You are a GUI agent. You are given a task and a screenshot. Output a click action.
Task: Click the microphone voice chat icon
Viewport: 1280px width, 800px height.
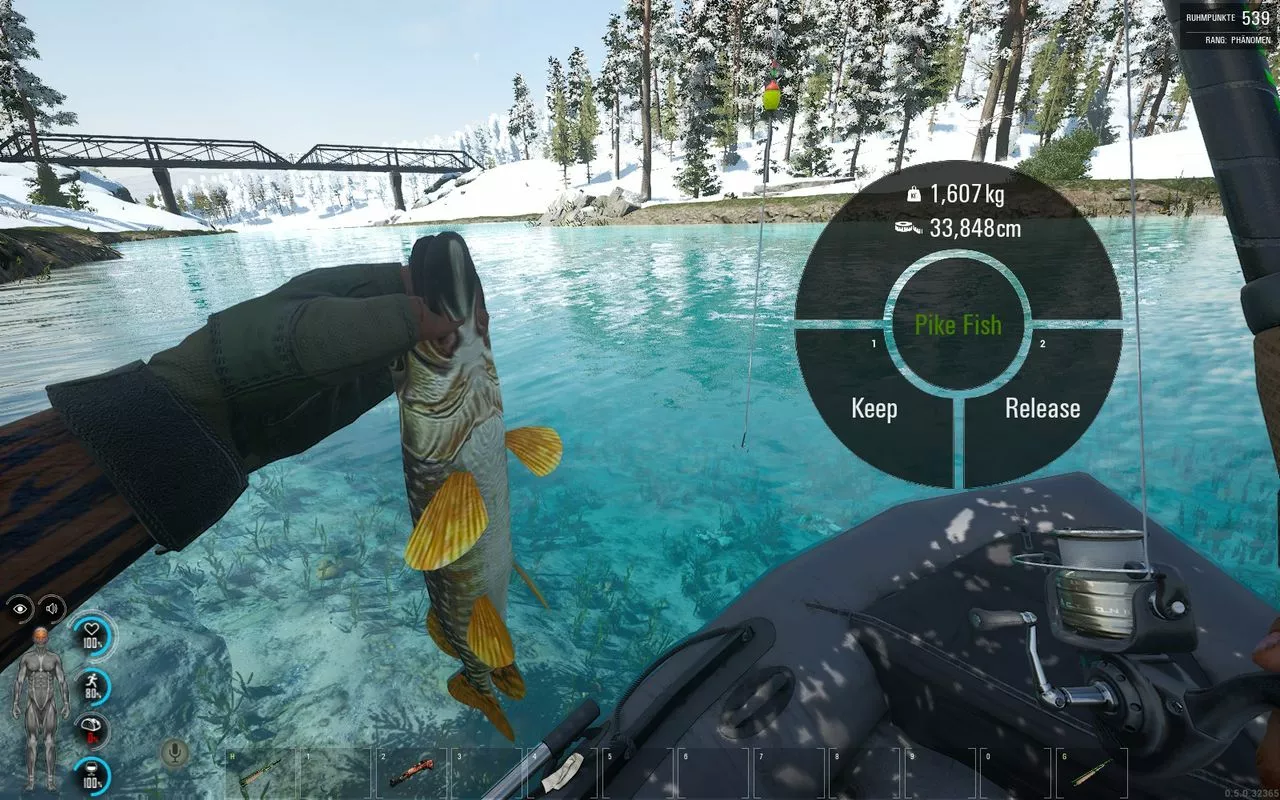pyautogui.click(x=176, y=753)
